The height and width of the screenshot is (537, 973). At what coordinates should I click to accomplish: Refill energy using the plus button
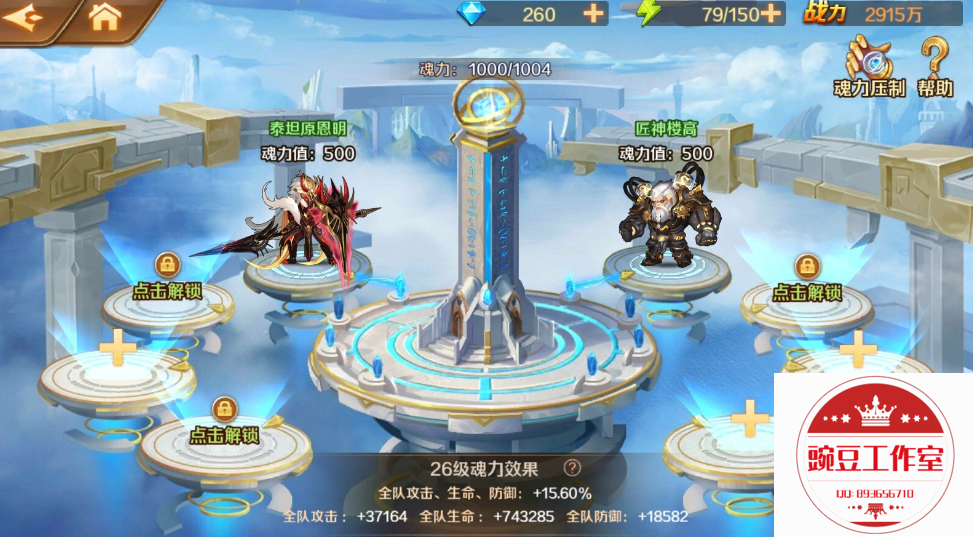[x=770, y=13]
